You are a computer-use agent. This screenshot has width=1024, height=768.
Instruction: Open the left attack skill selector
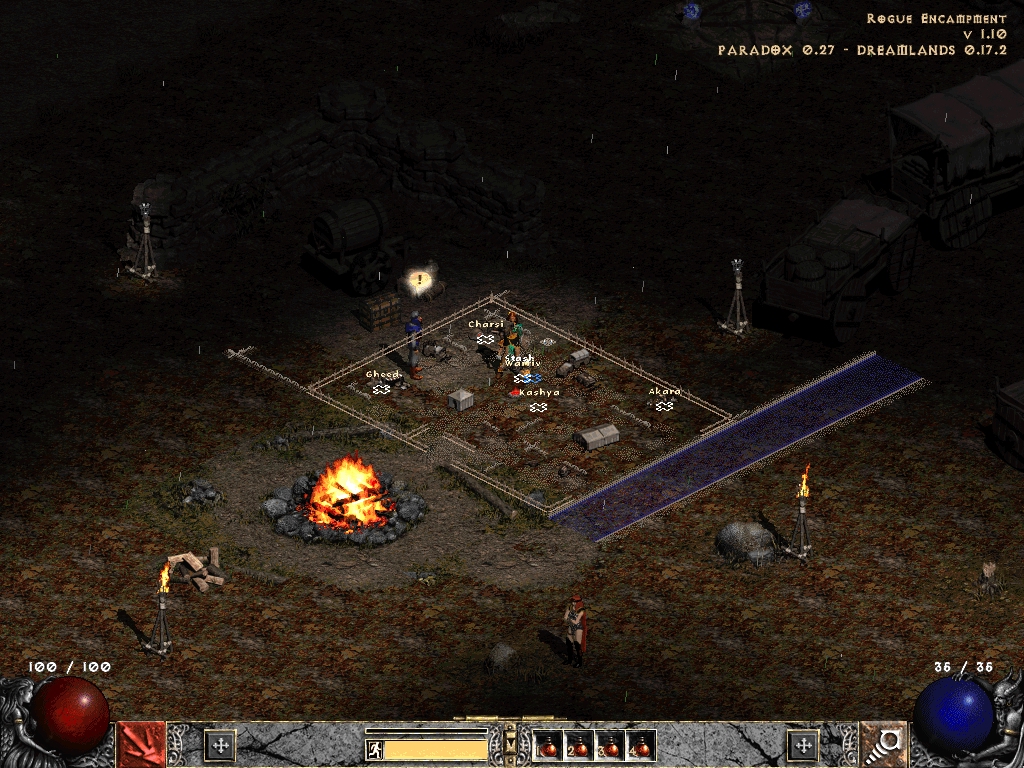pos(141,744)
